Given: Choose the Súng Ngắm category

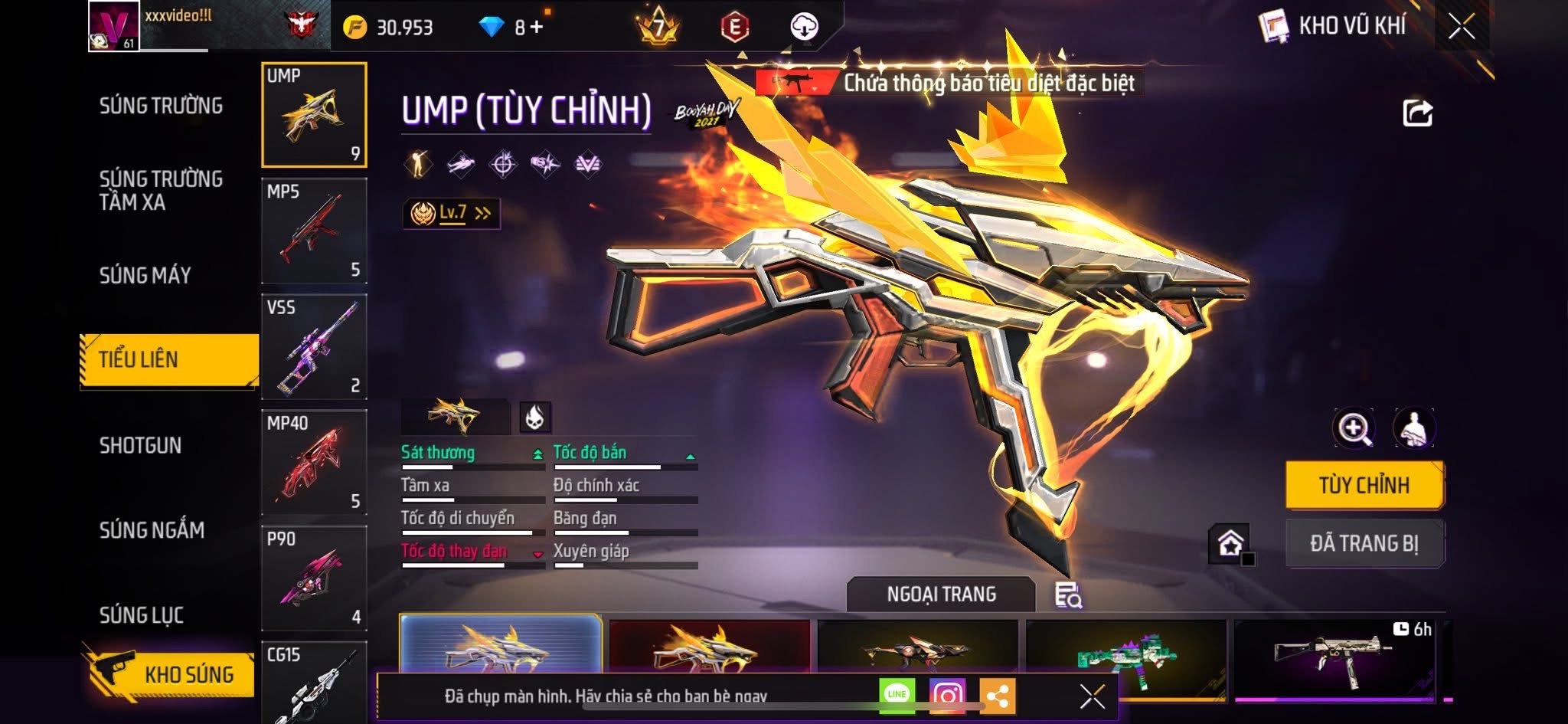Looking at the screenshot, I should click(x=152, y=529).
